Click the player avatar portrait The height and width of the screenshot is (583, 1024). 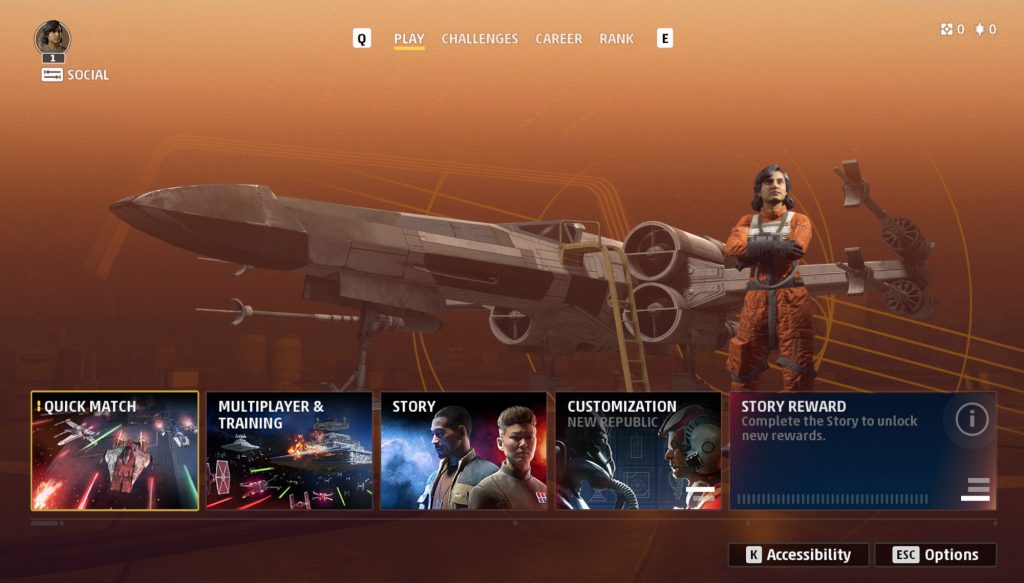tap(52, 39)
